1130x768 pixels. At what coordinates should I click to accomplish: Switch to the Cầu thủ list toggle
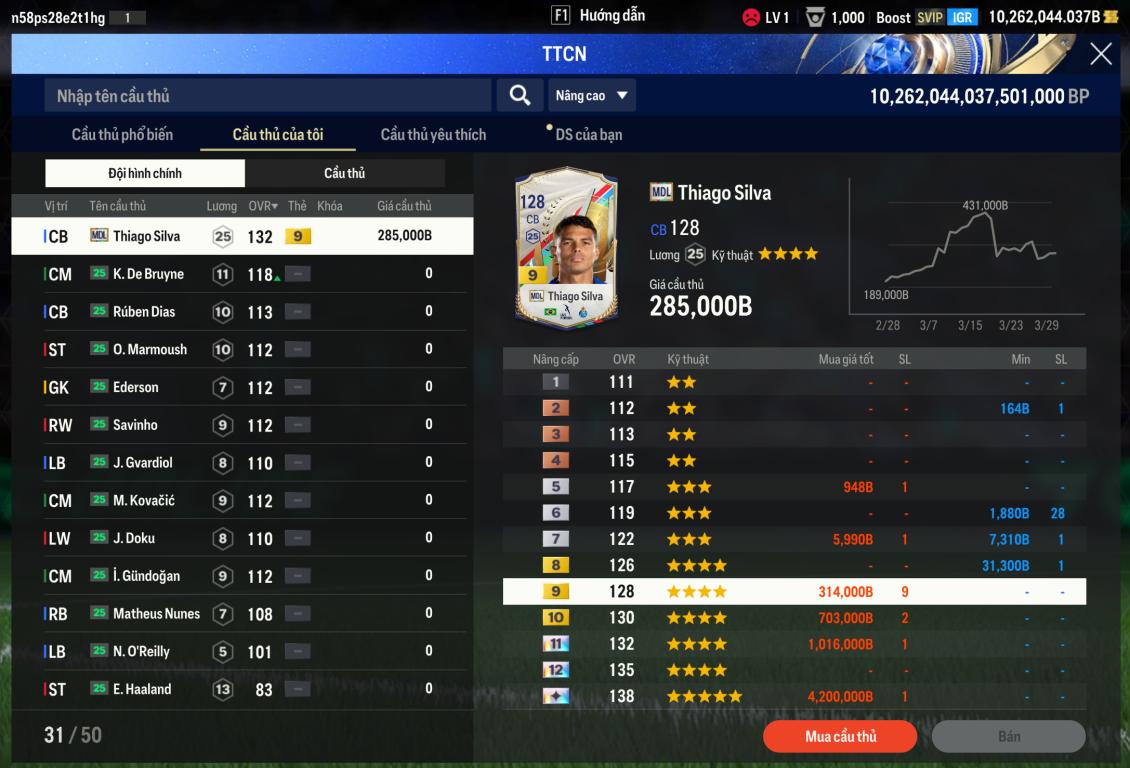pyautogui.click(x=344, y=173)
